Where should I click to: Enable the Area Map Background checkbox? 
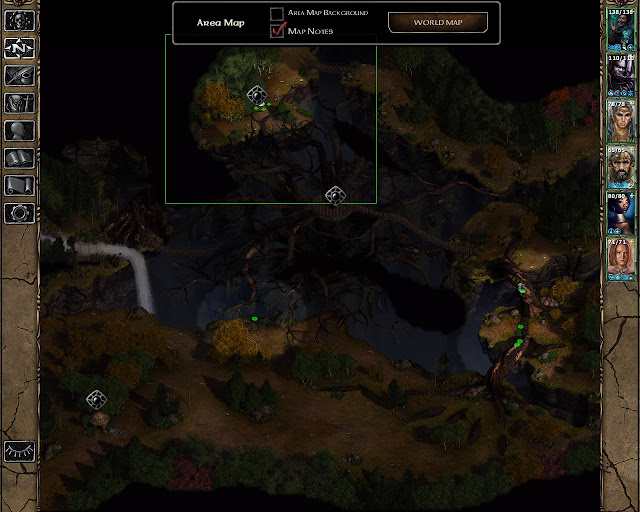[x=277, y=13]
